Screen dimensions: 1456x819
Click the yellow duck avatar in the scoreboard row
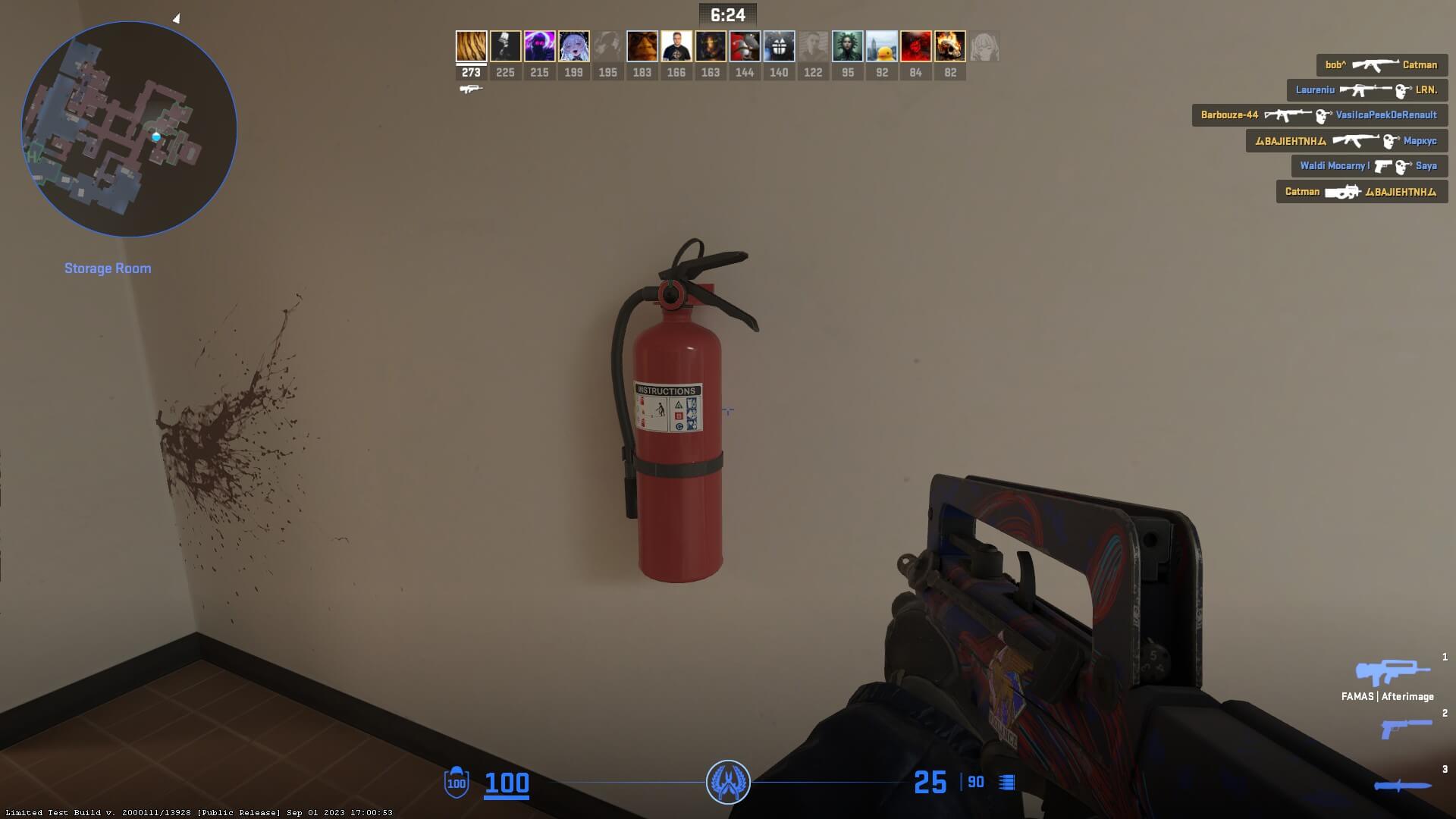pos(882,46)
